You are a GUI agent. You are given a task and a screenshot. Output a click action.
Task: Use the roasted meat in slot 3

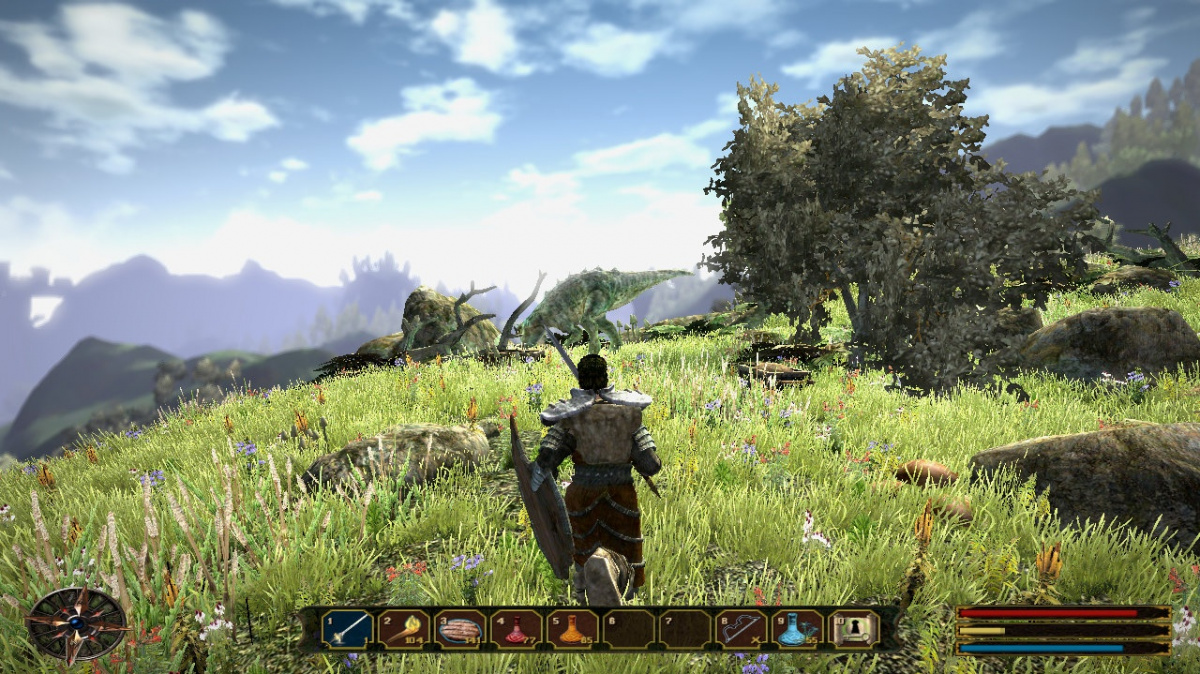(x=460, y=629)
